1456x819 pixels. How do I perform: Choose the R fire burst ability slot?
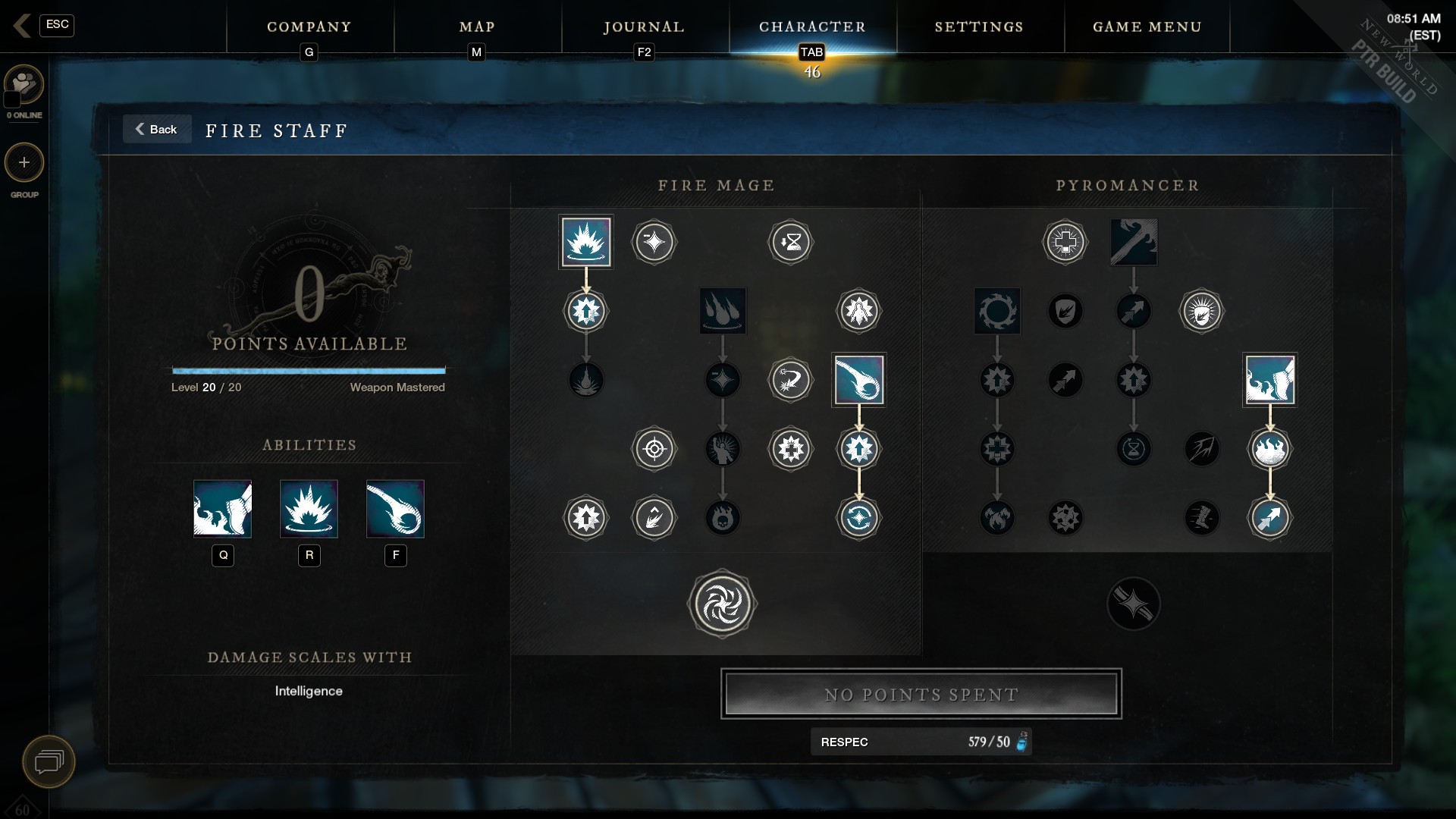(x=309, y=509)
